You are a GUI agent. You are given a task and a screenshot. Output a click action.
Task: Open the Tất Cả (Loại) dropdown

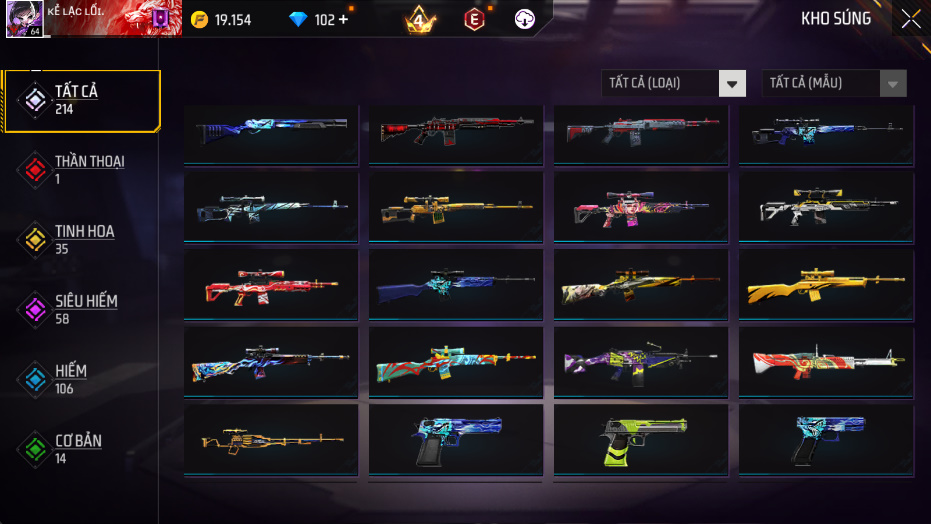click(x=674, y=83)
